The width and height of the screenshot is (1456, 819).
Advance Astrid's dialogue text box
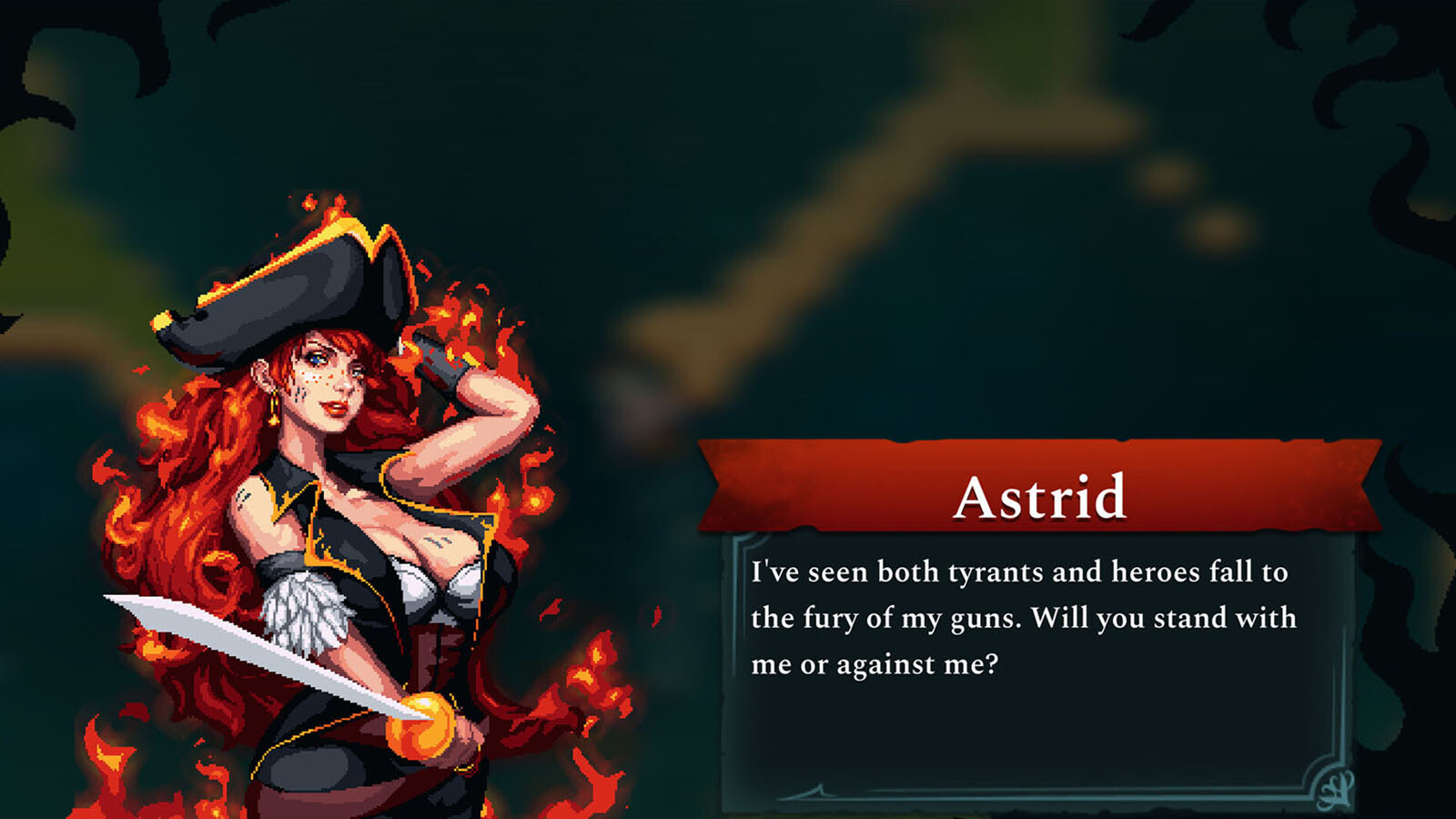(x=1037, y=673)
